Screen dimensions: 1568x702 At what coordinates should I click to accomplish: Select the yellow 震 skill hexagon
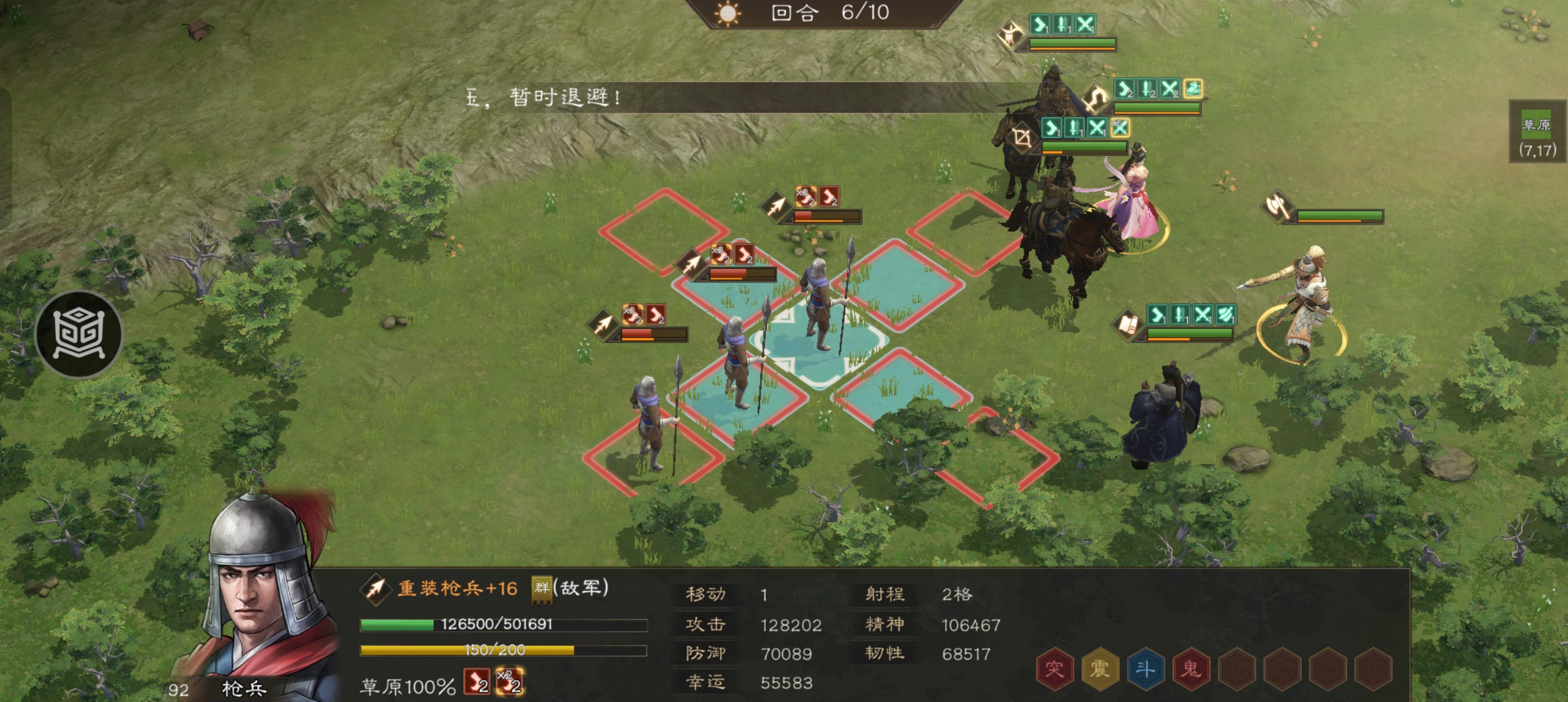1099,668
